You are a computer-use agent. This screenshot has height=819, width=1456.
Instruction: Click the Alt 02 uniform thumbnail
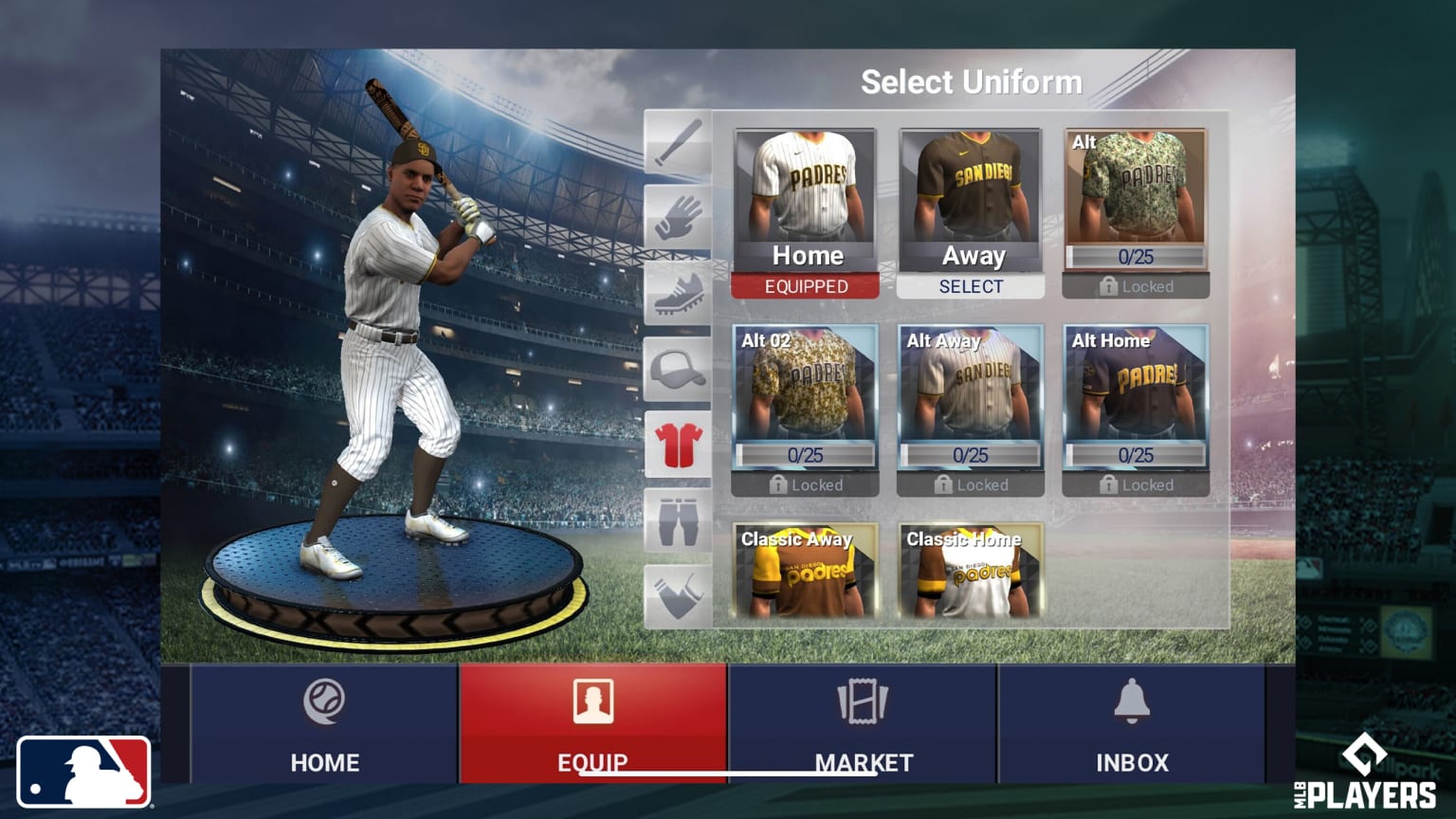pos(805,398)
